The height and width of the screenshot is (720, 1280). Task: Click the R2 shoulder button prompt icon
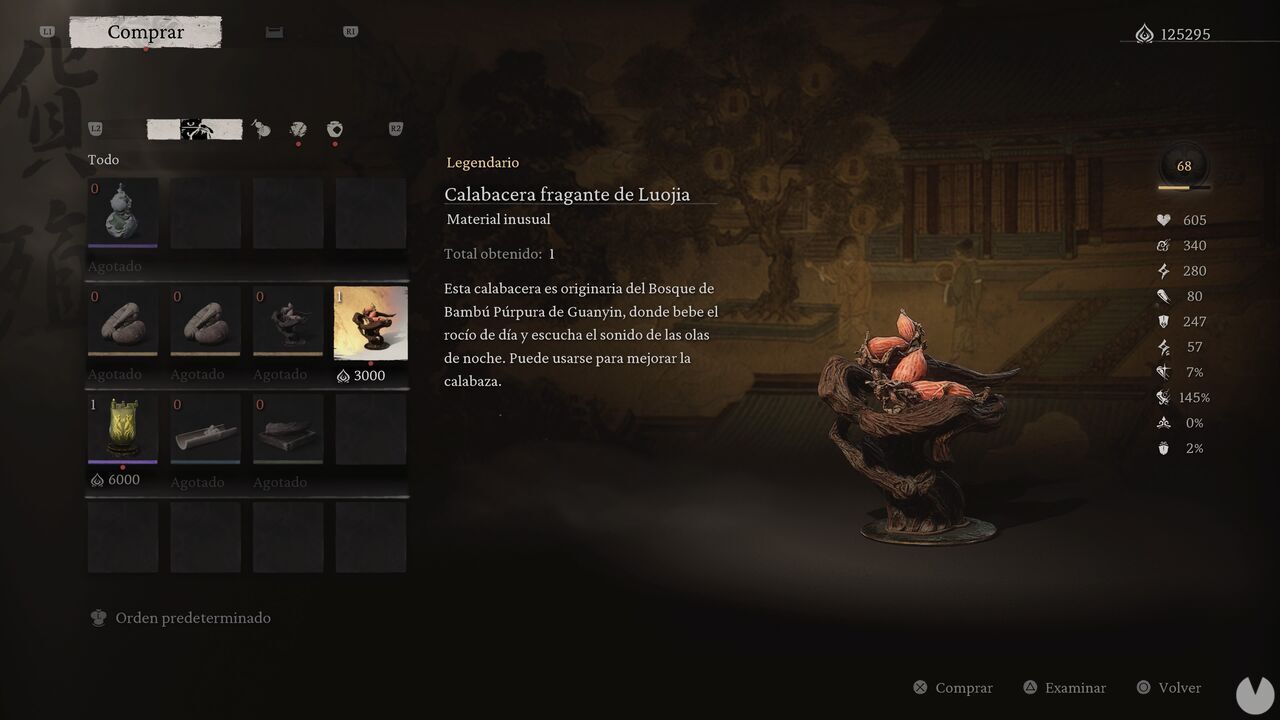click(394, 128)
